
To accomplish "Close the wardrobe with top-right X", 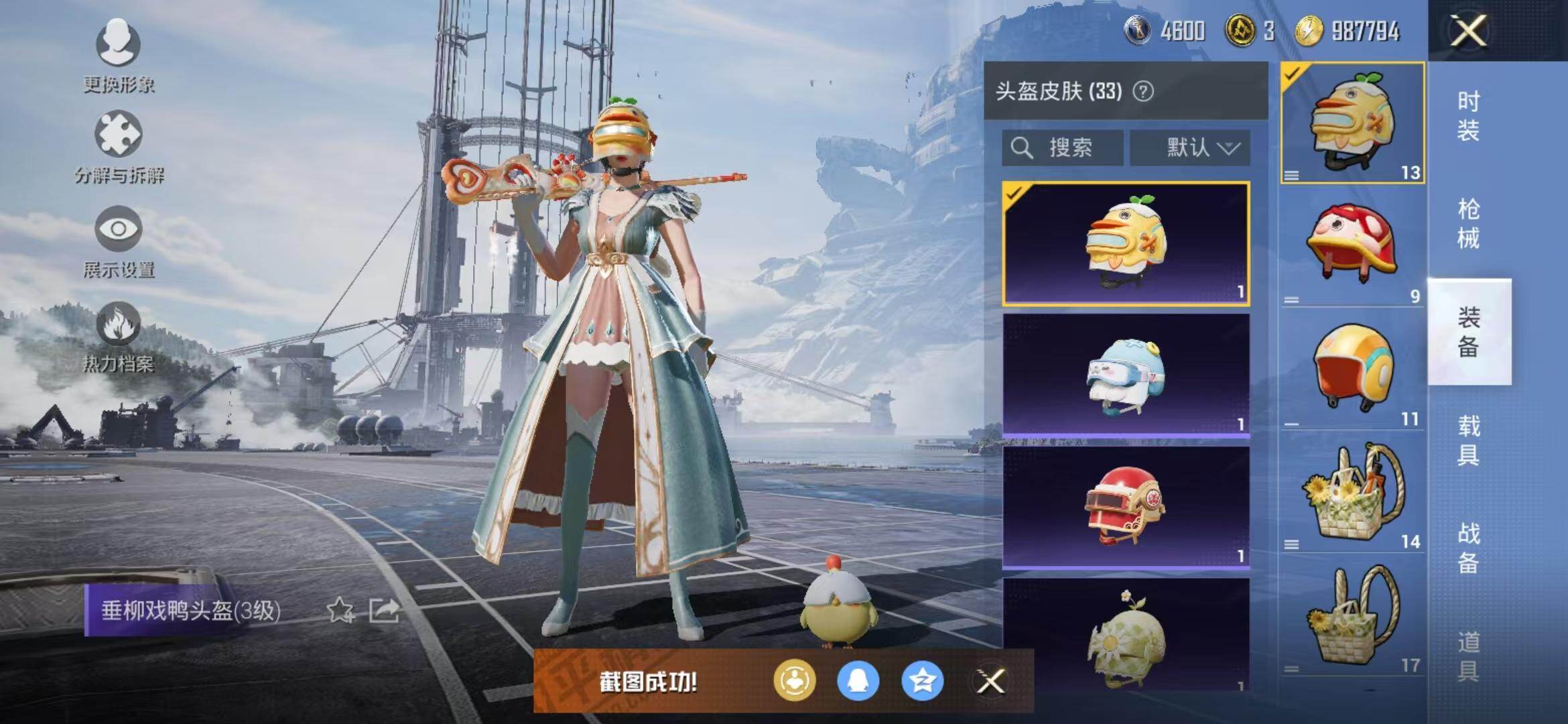I will pyautogui.click(x=1468, y=31).
